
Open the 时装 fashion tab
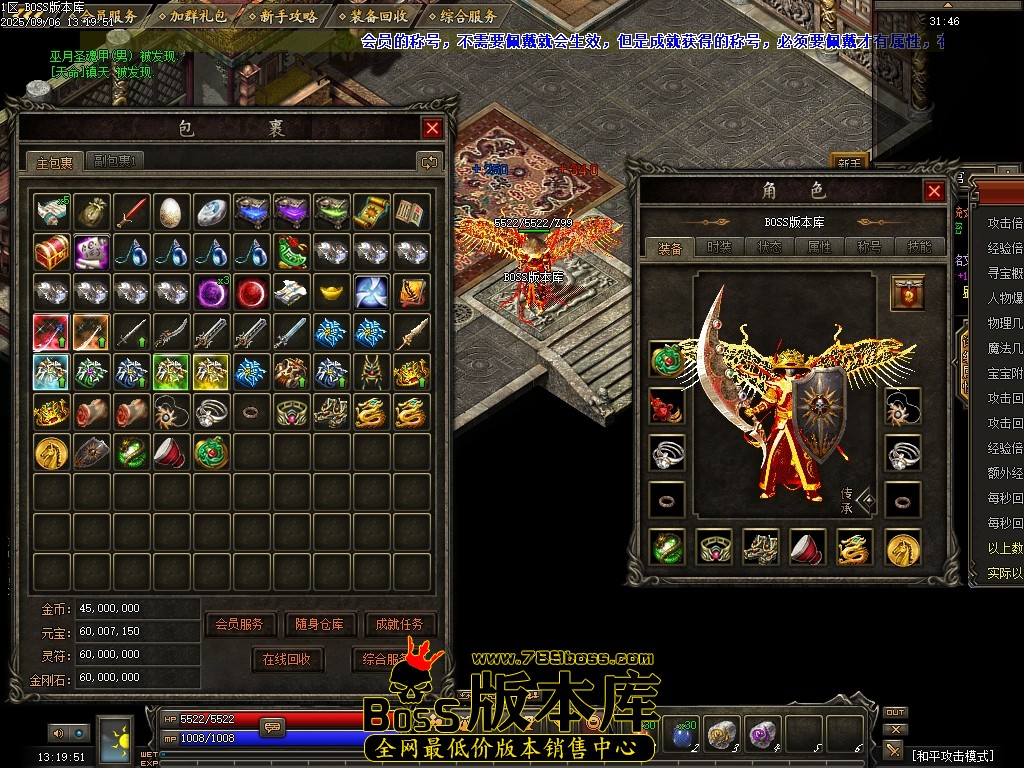tap(717, 247)
